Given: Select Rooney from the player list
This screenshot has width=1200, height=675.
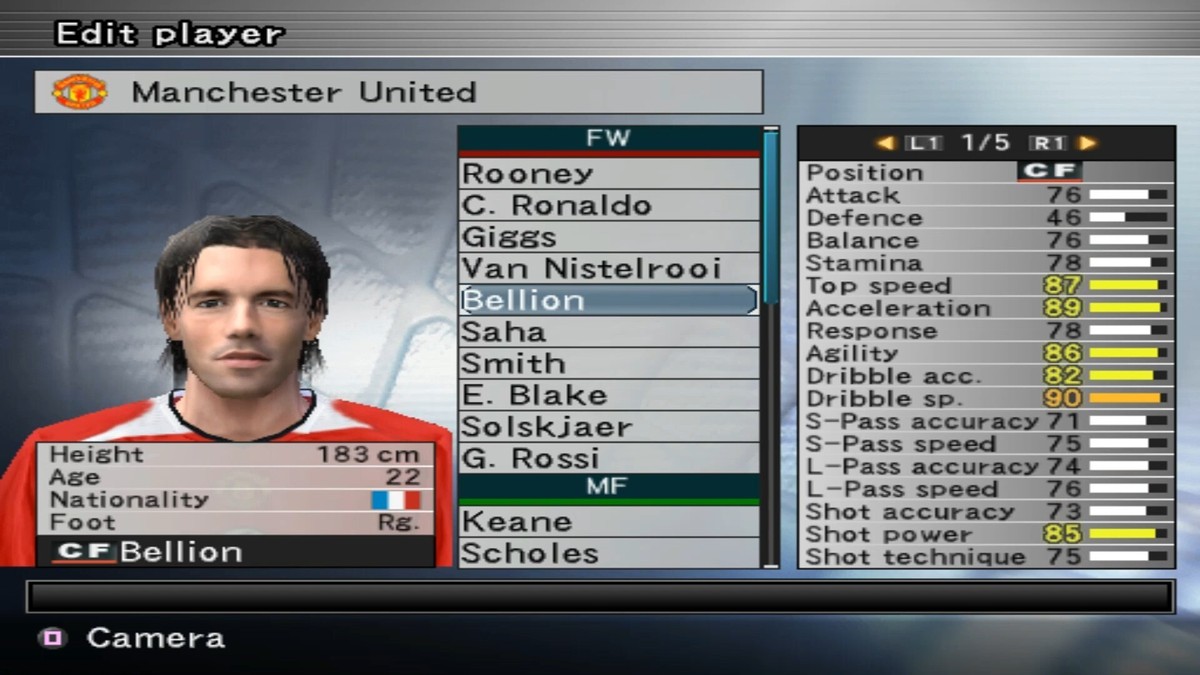Looking at the screenshot, I should click(x=608, y=173).
